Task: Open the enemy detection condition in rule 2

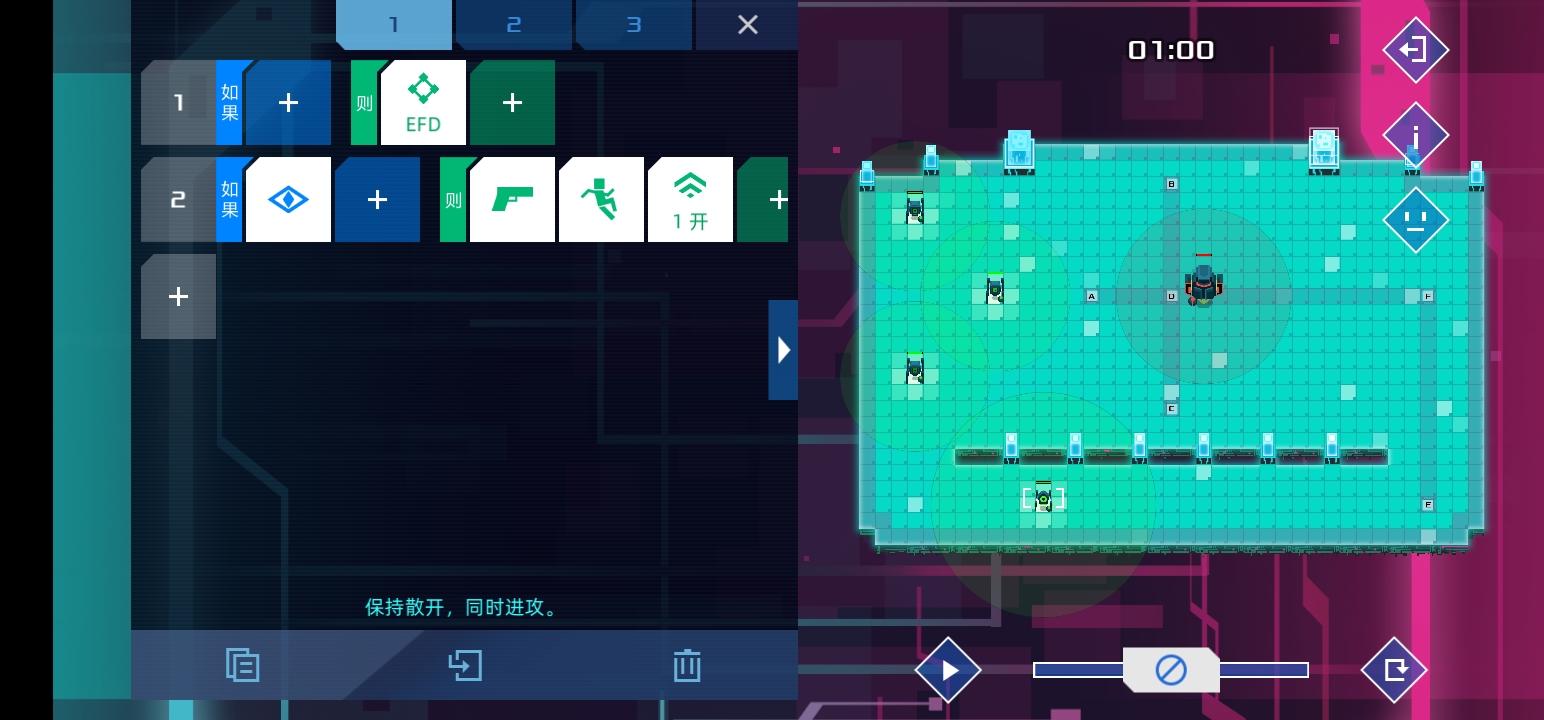Action: point(288,199)
